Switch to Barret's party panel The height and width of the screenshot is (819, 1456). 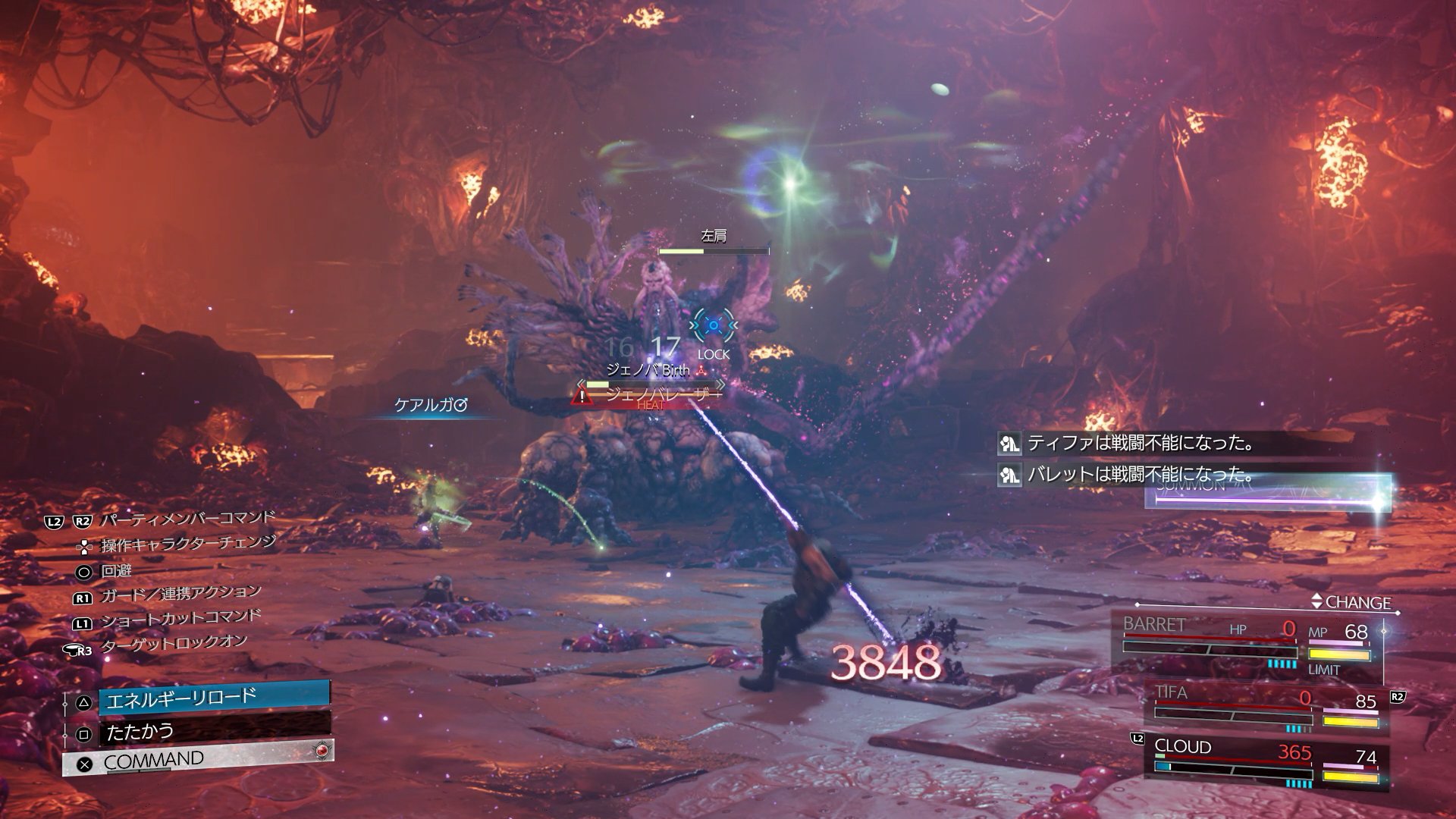coord(1247,642)
